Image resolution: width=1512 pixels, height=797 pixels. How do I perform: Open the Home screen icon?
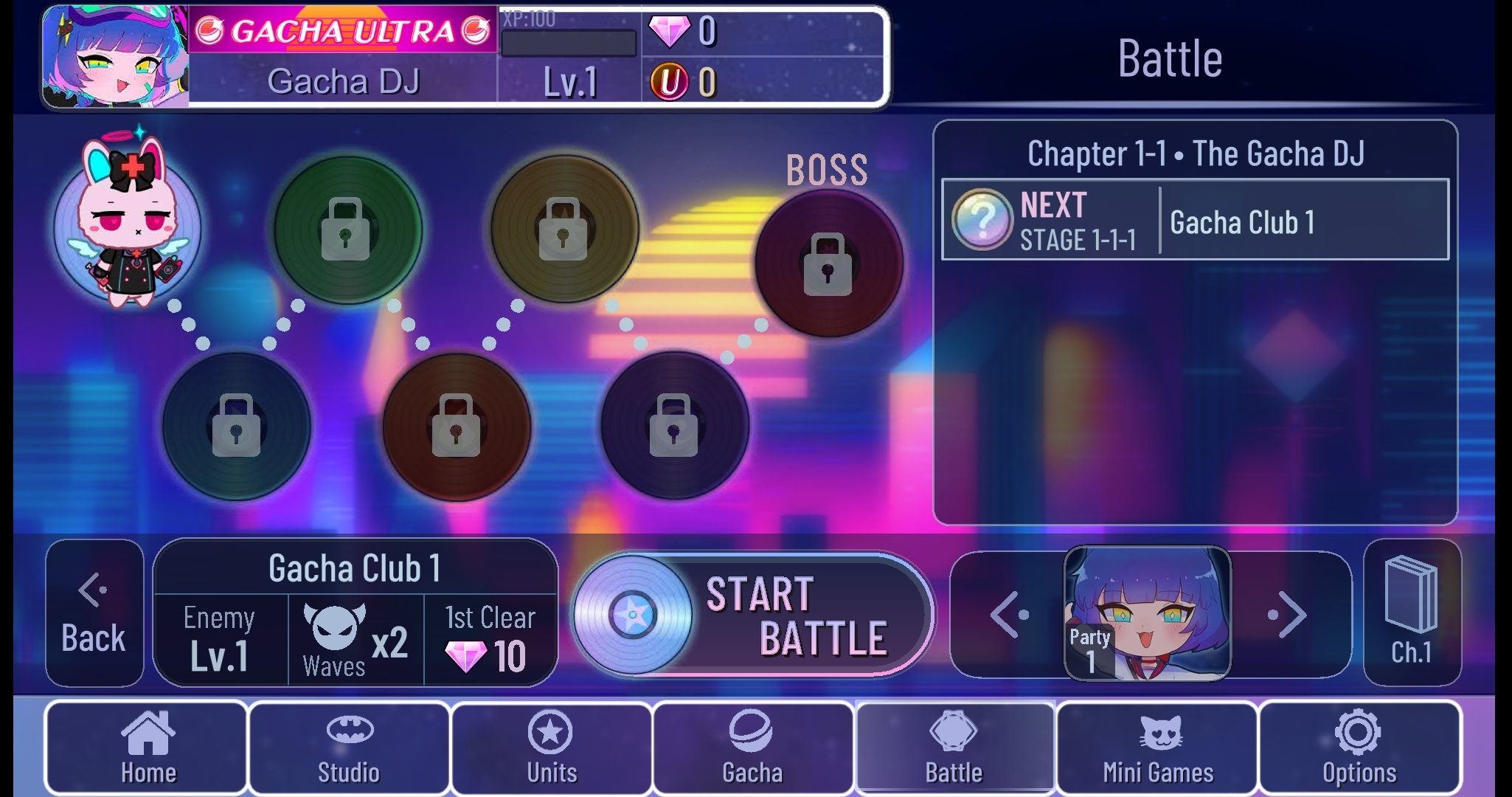[x=146, y=748]
